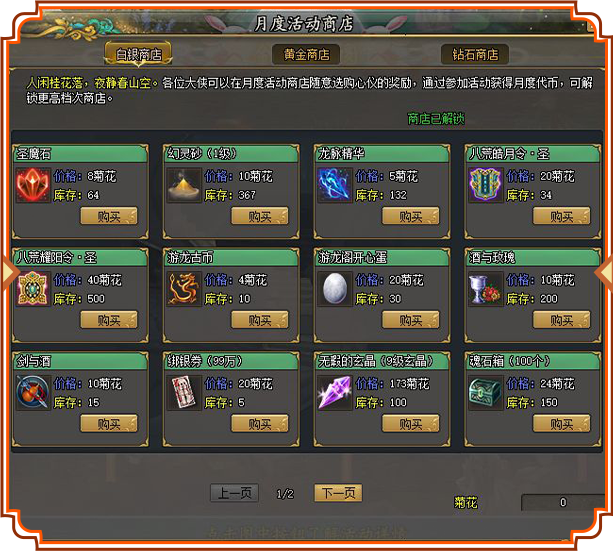Image resolution: width=613 pixels, height=551 pixels.
Task: Go to the next page (下一页)
Action: pos(337,493)
